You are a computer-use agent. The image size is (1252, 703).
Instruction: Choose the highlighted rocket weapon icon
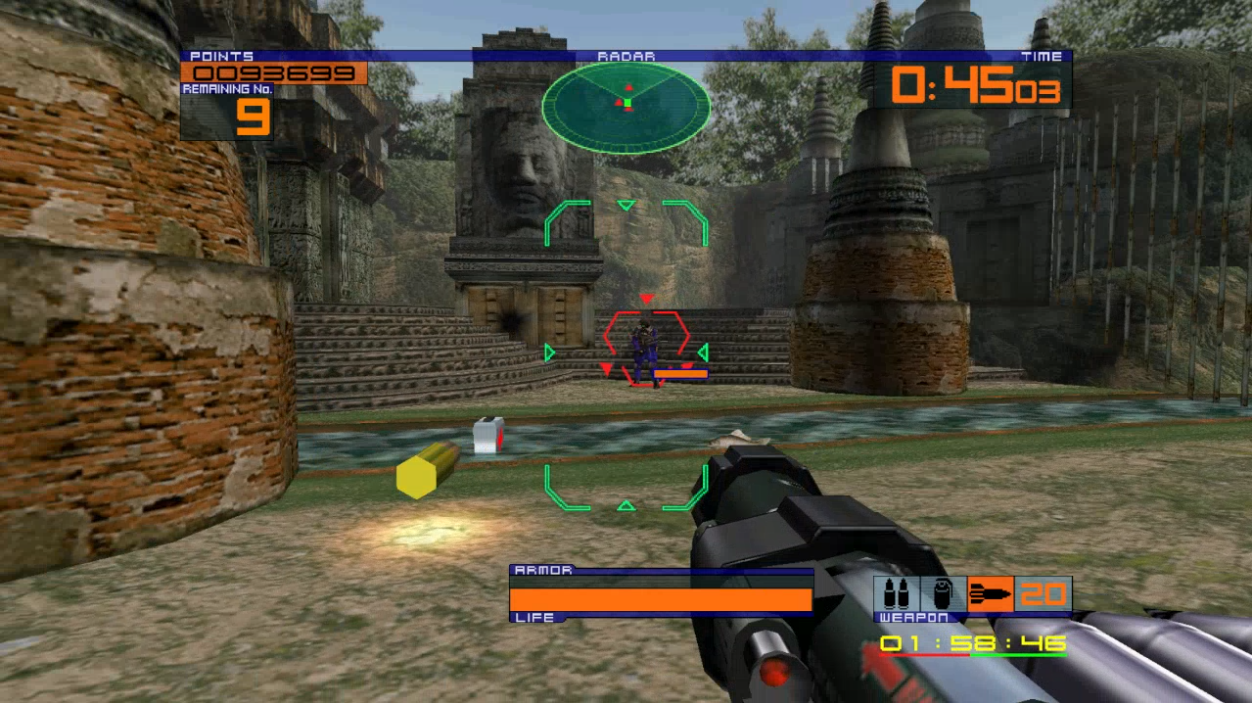click(x=990, y=594)
